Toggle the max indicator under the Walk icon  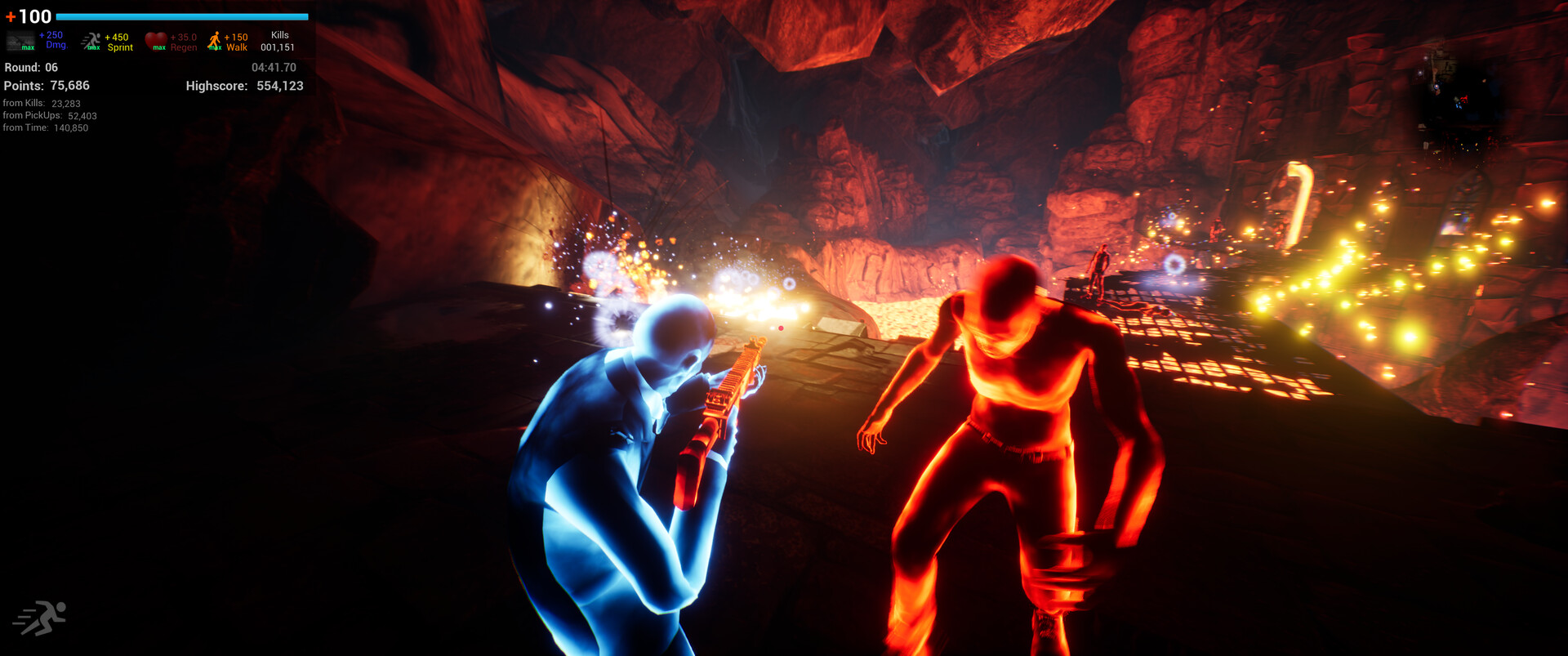(x=215, y=48)
